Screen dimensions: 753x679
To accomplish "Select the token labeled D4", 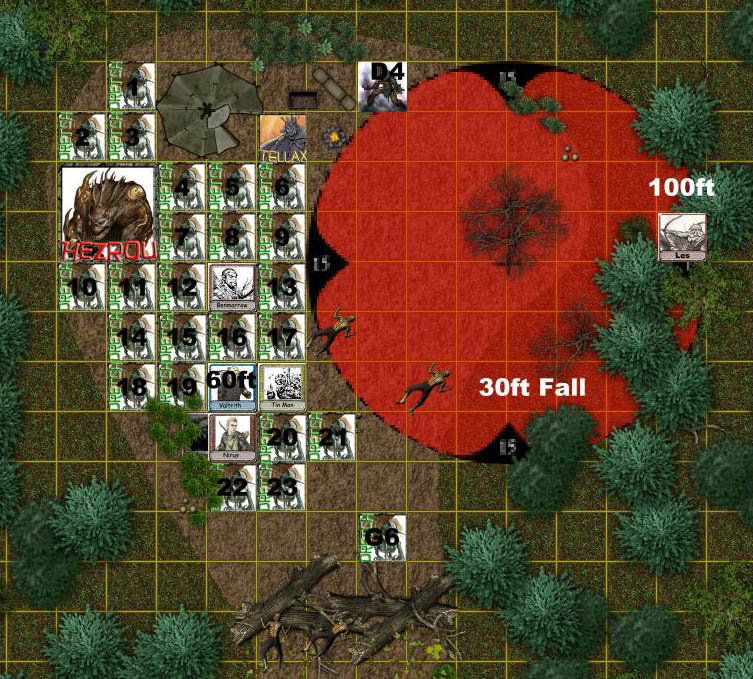I will coord(383,87).
